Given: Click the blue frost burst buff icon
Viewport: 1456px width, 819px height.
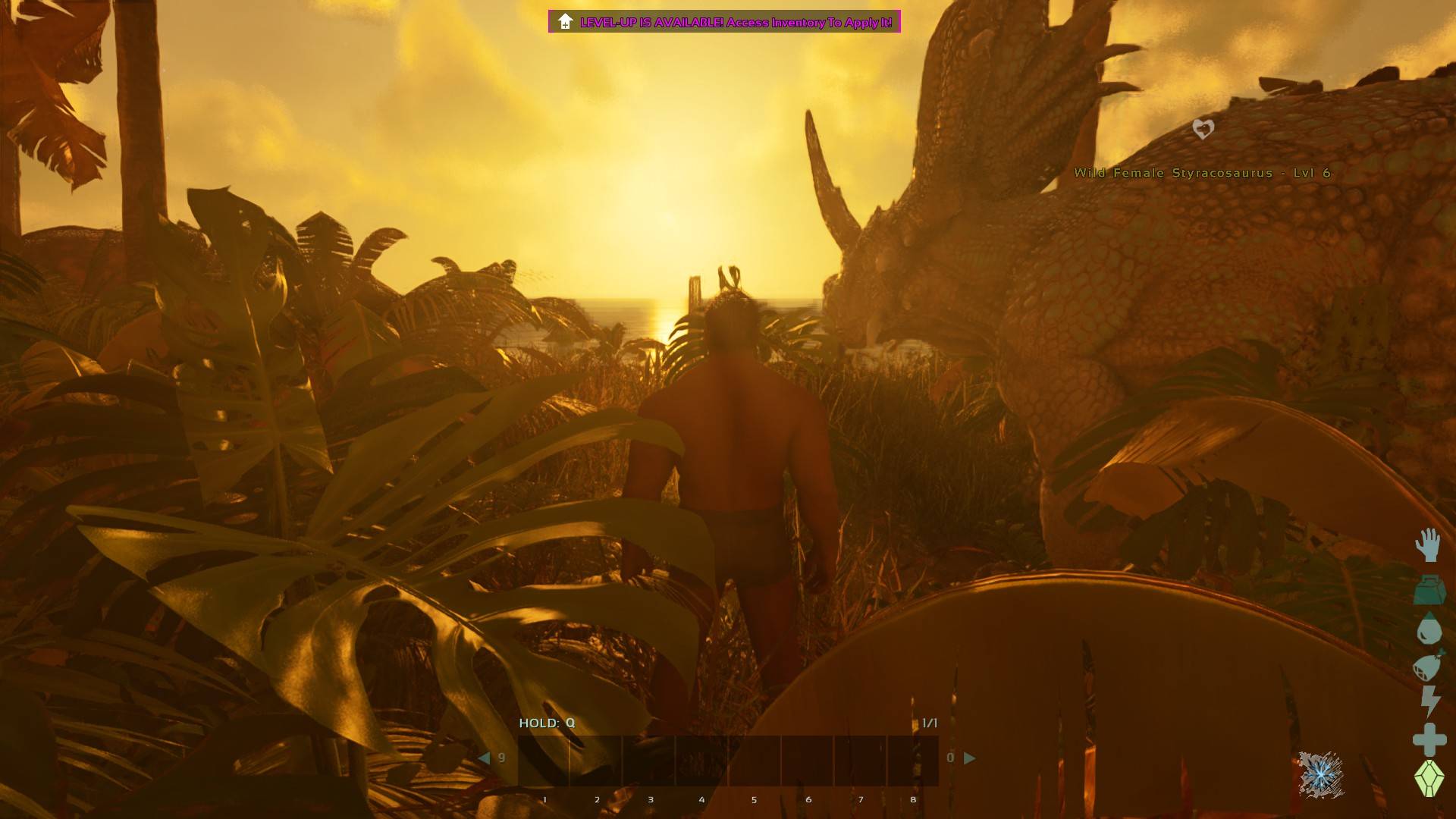Looking at the screenshot, I should [1321, 774].
